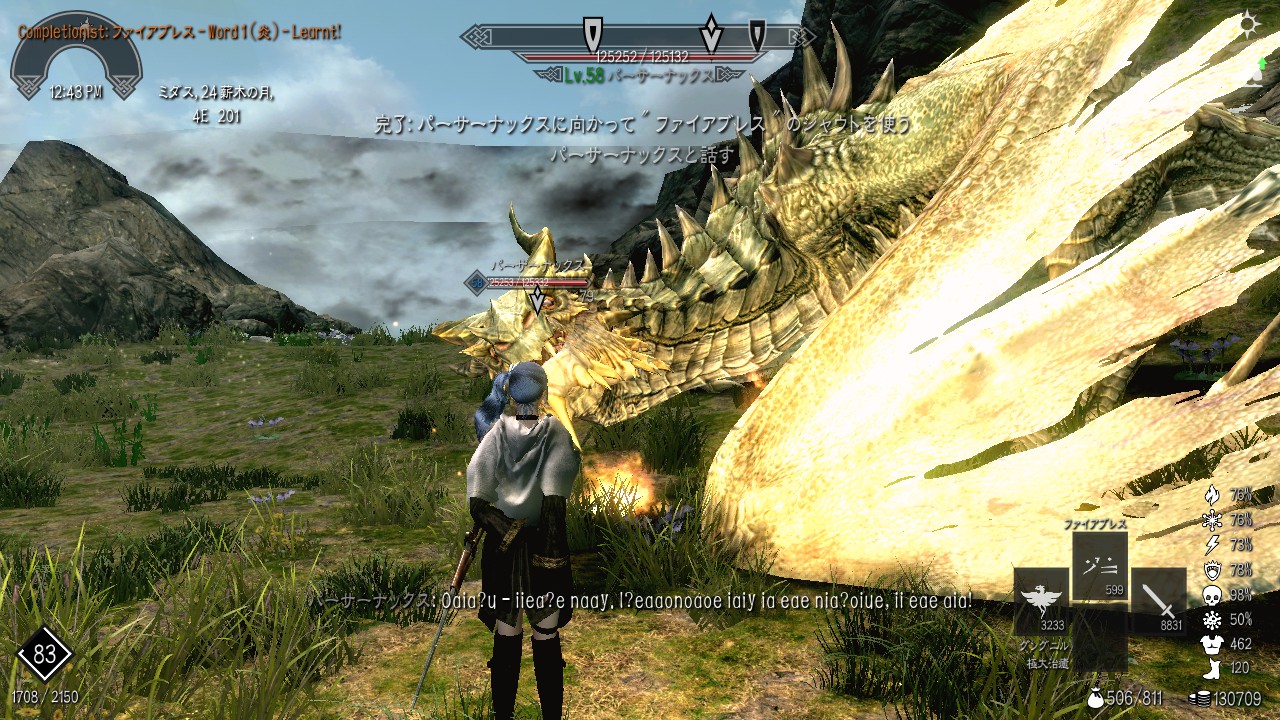Click the quest arrow marker on the compass

click(x=711, y=35)
